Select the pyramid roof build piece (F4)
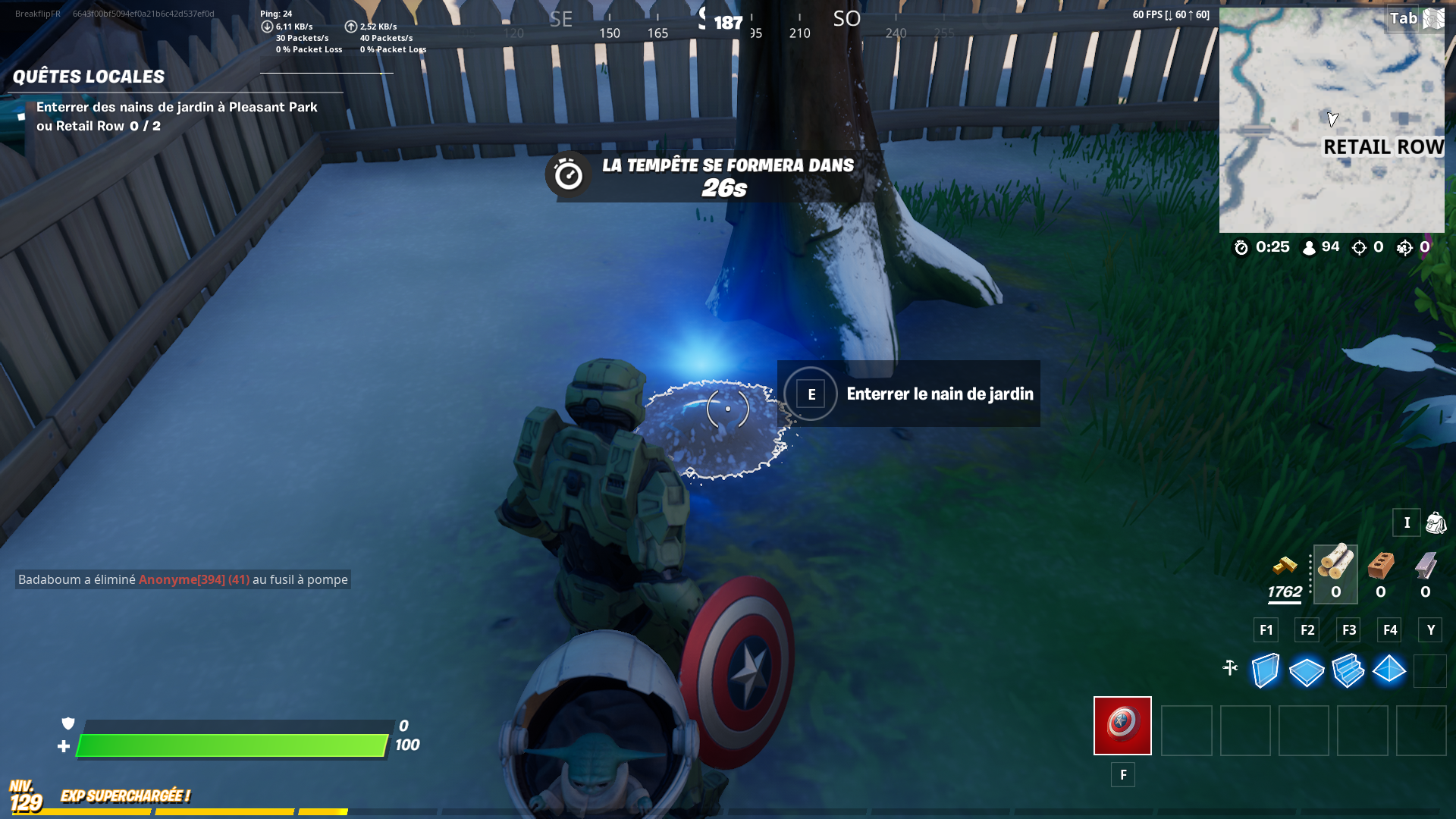Screen dimensions: 1456x819 click(1390, 670)
